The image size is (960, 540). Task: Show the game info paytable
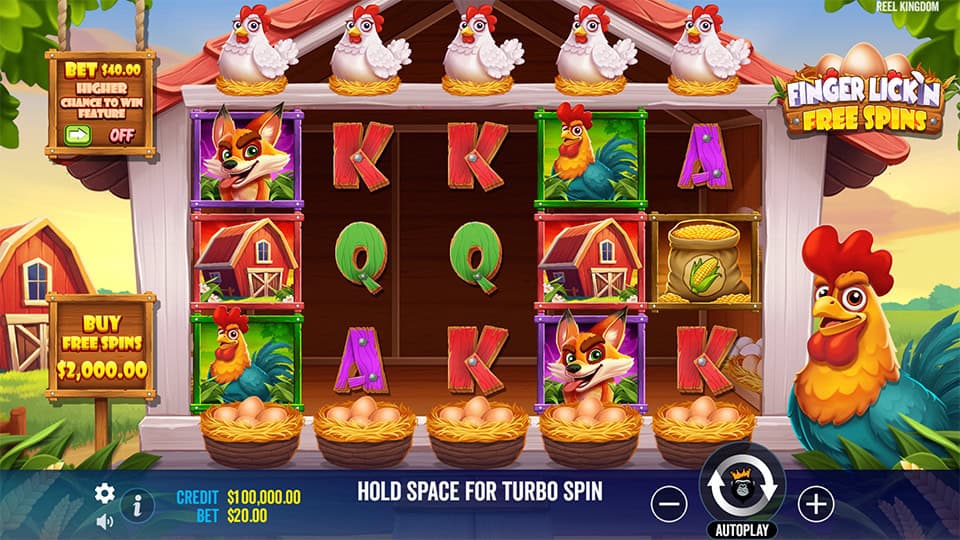(137, 506)
